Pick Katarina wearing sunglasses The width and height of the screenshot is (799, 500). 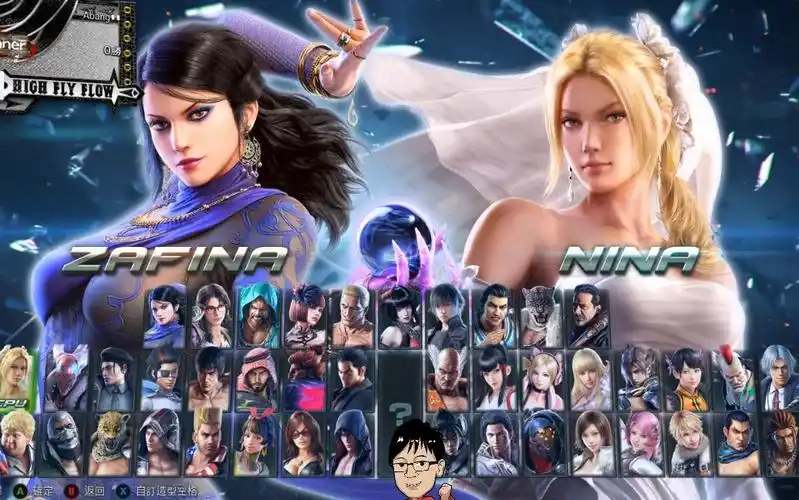tap(305, 440)
